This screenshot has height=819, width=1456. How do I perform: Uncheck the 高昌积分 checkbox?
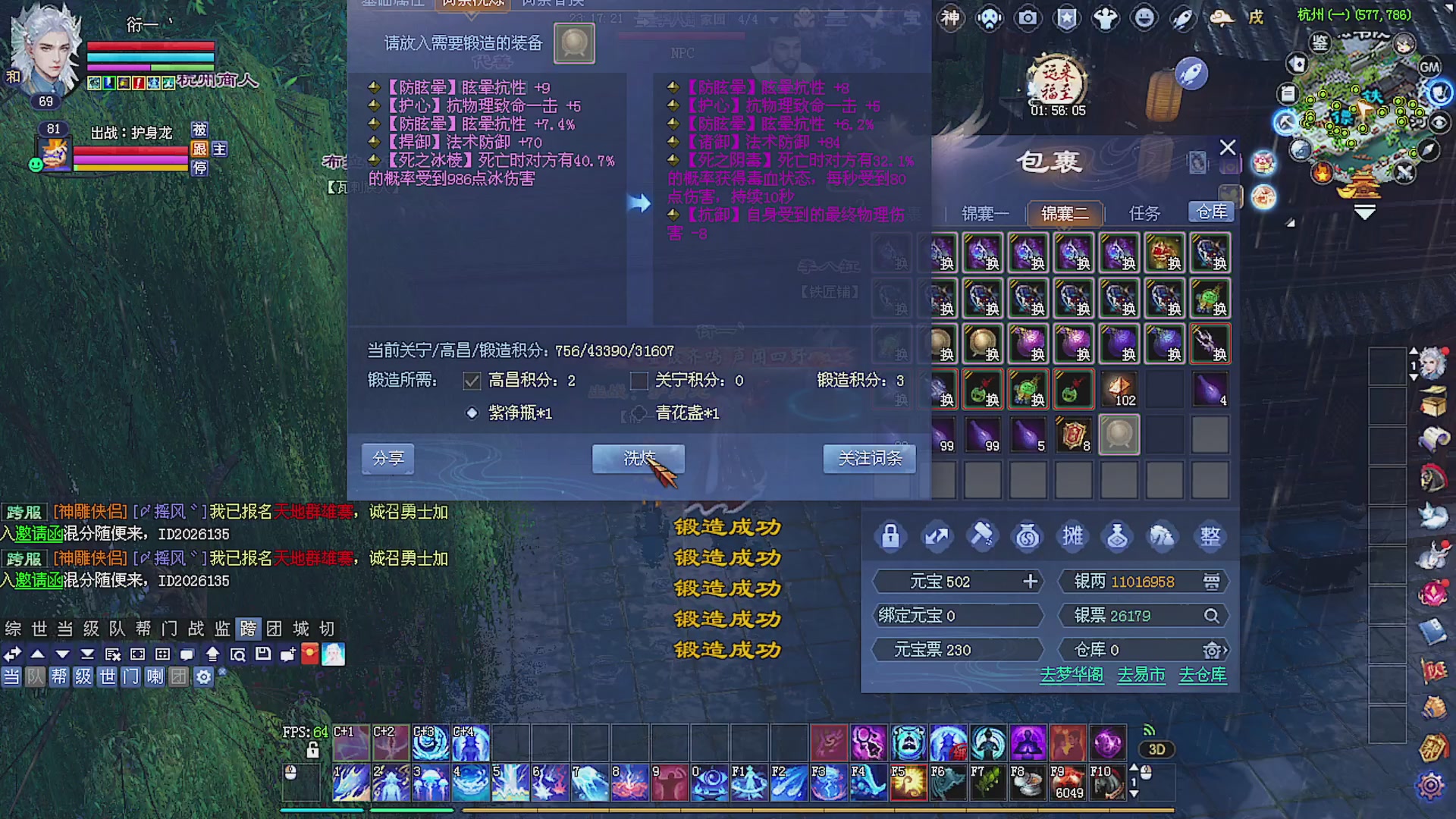[x=472, y=381]
